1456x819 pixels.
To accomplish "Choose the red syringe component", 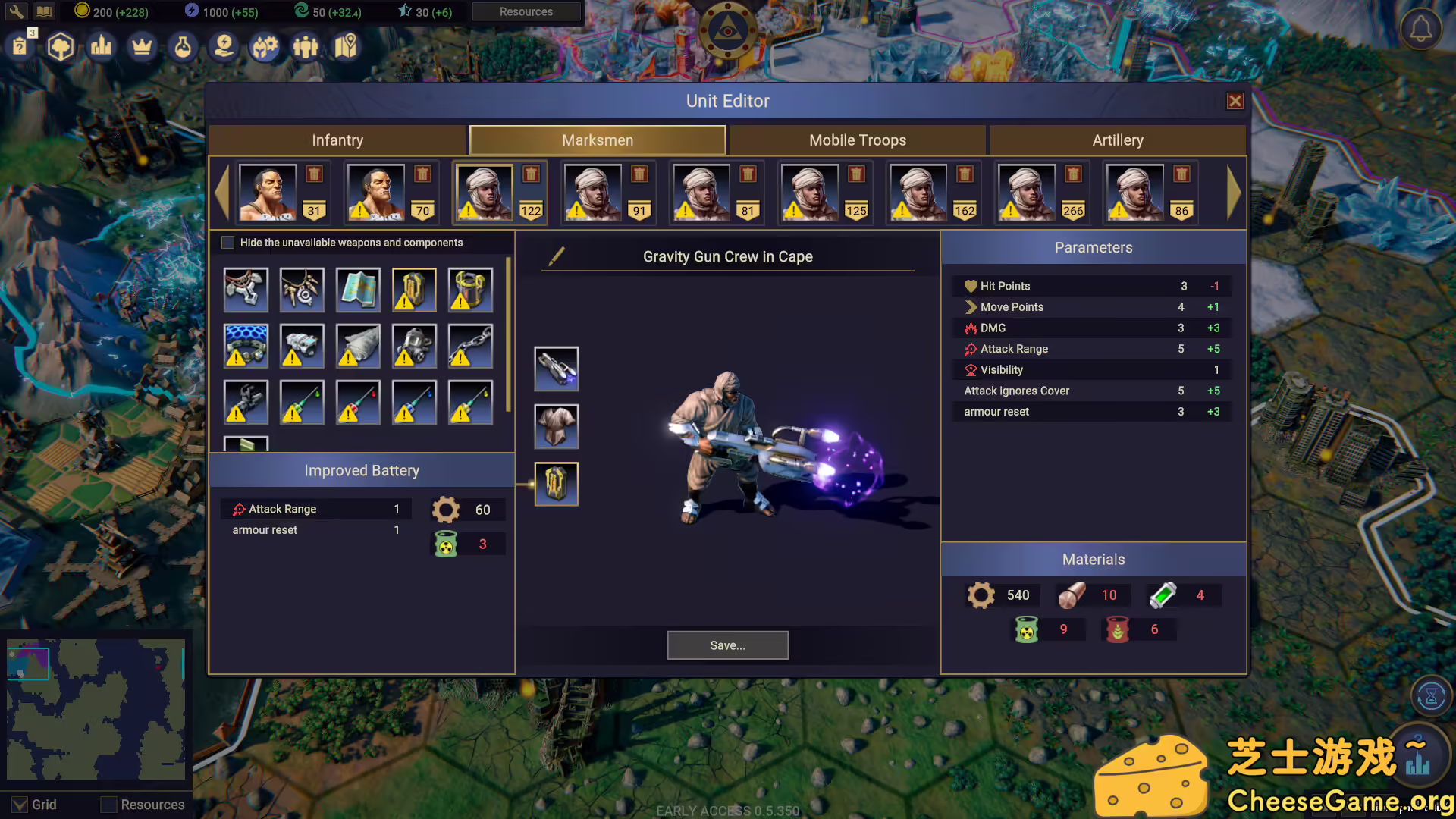I will tap(358, 402).
